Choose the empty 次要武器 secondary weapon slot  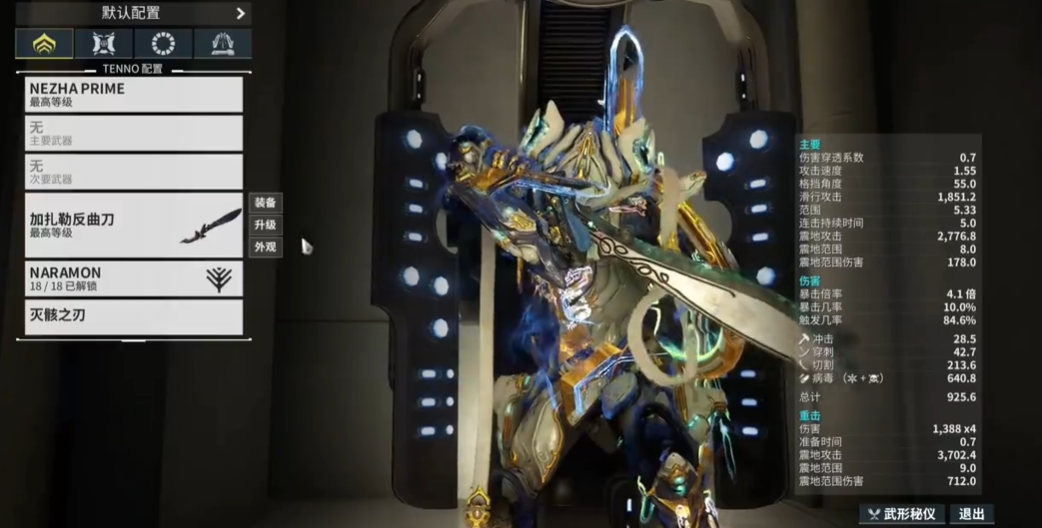coord(134,172)
